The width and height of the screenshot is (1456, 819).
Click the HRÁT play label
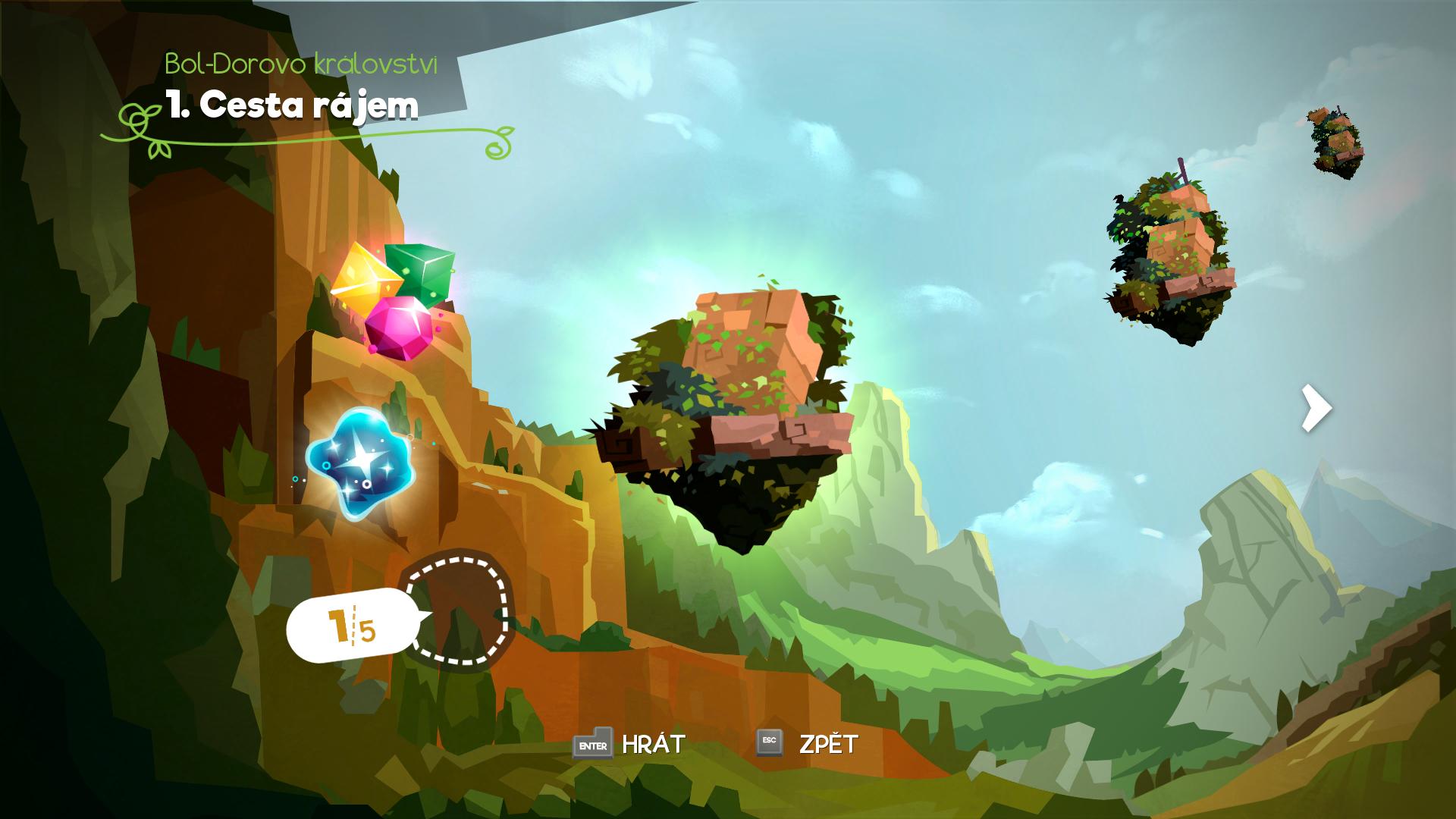coord(653,745)
